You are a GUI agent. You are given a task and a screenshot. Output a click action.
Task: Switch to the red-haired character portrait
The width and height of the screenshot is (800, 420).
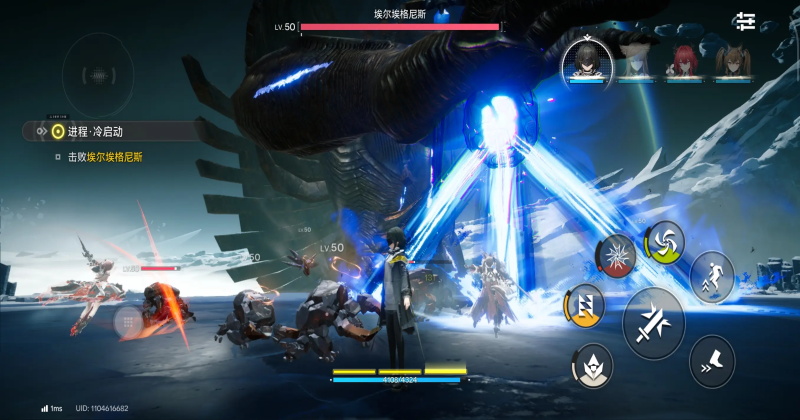coord(683,60)
